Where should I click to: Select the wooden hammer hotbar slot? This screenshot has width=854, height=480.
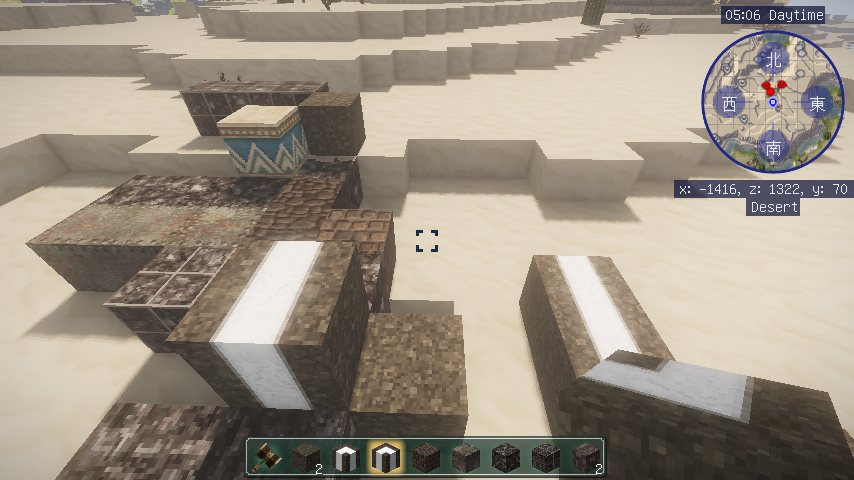265,457
